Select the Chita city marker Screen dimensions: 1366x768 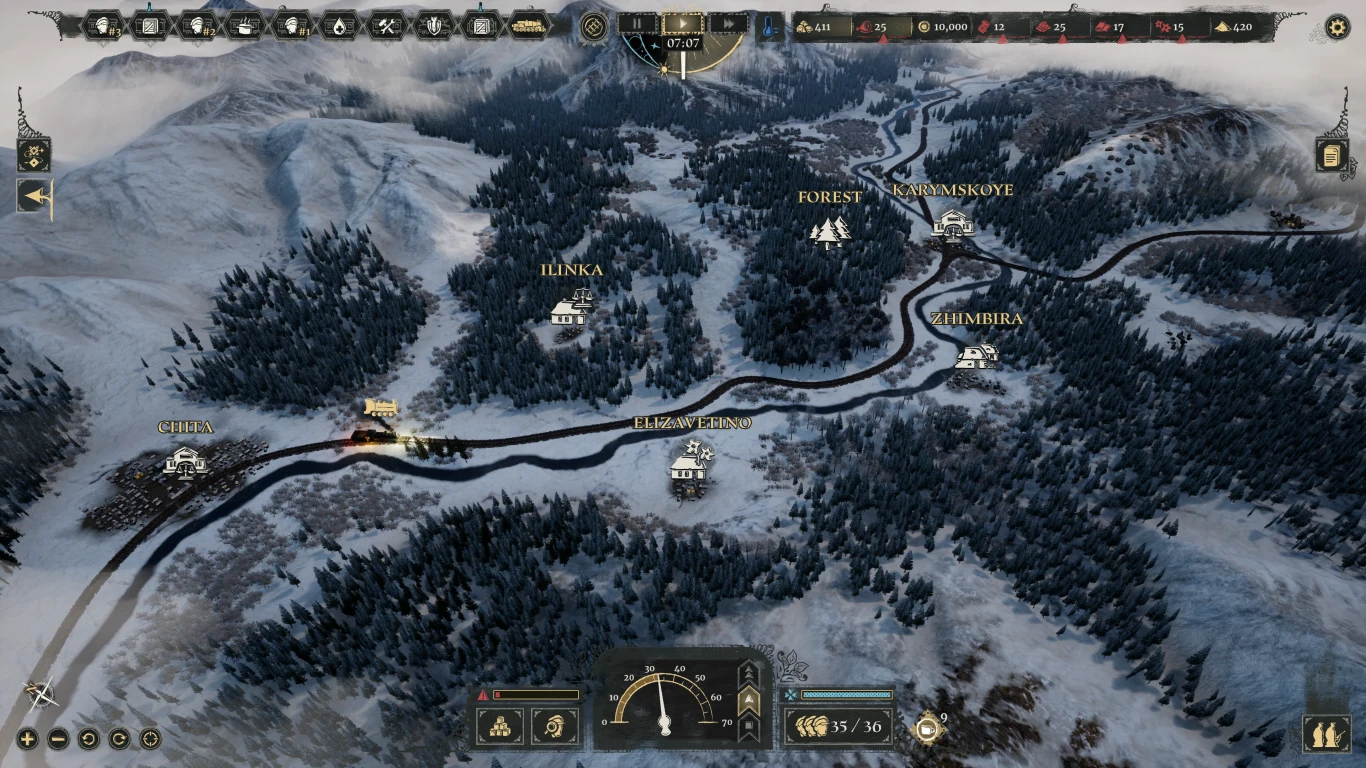point(185,461)
